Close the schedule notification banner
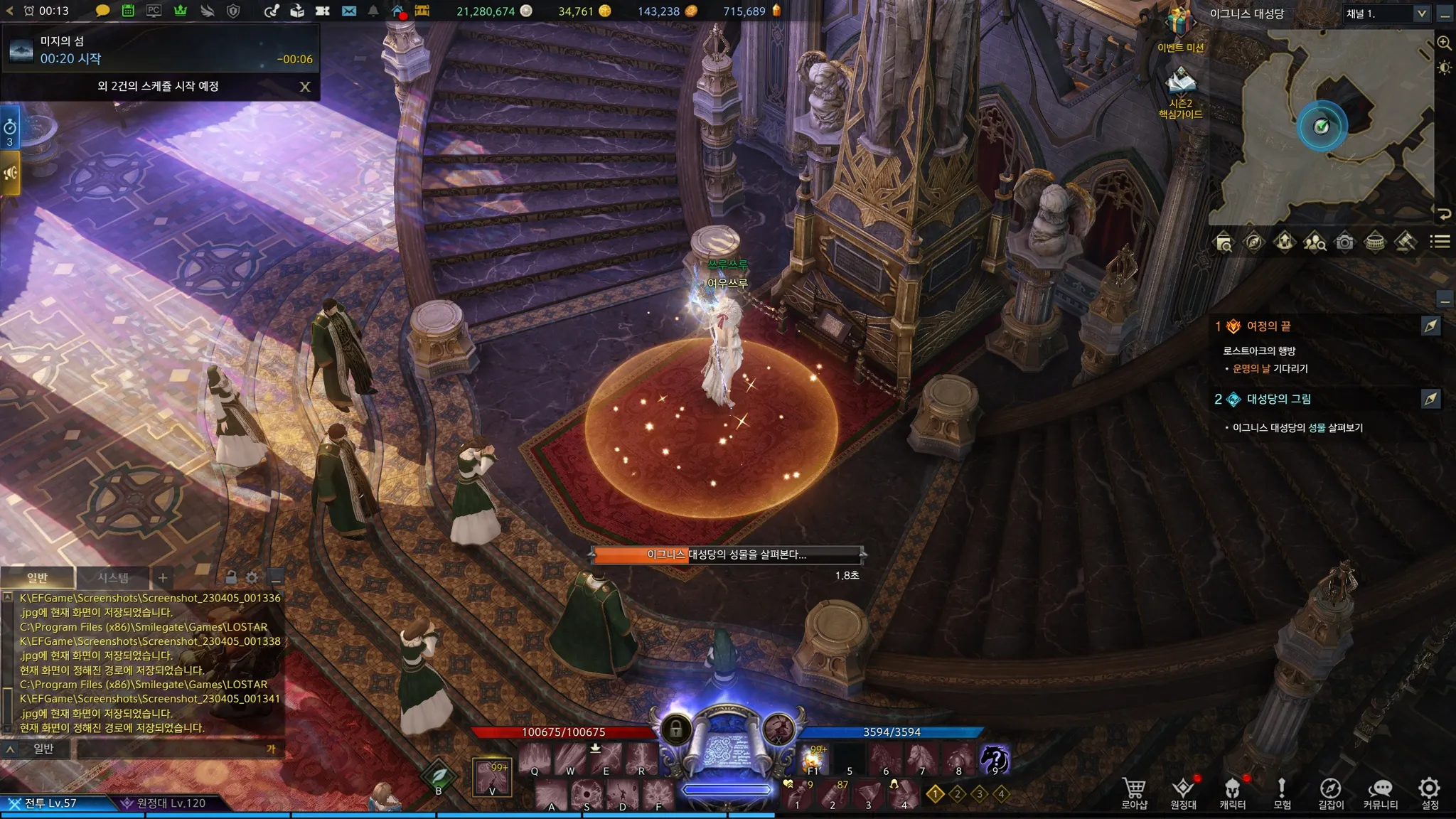1456x819 pixels. click(x=305, y=87)
